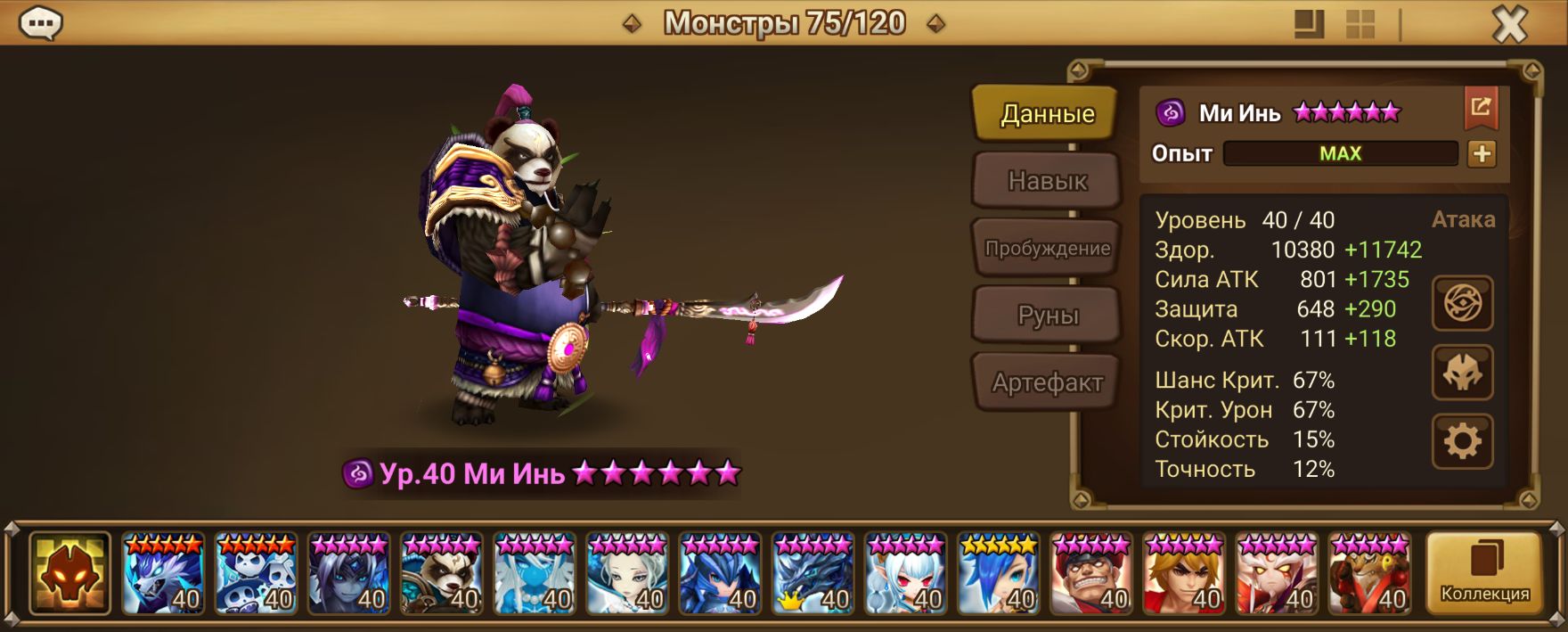Open the gear settings button in the stats panel
Viewport: 1568px width, 632px height.
coord(1462,441)
